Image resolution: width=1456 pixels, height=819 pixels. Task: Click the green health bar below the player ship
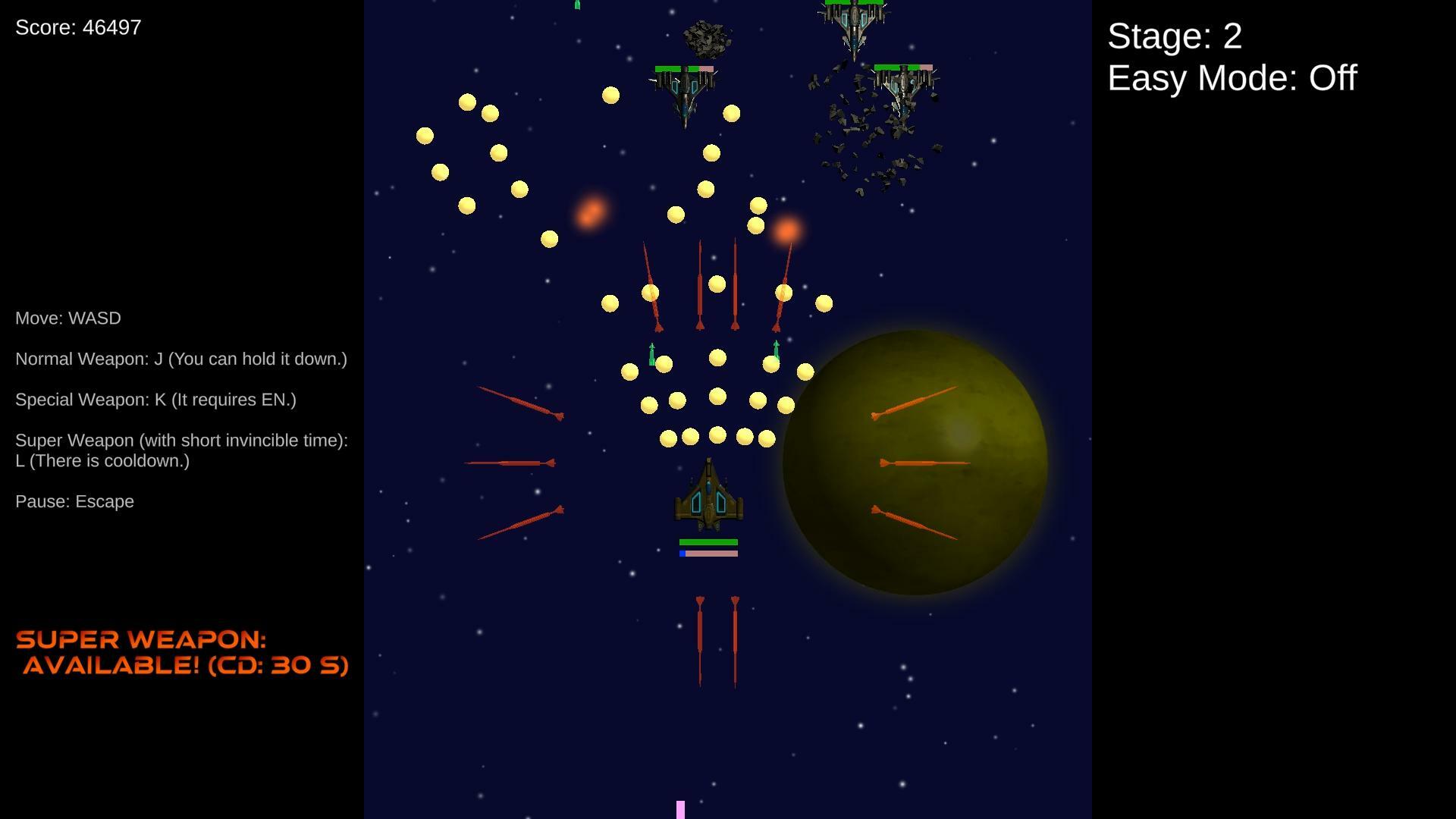pyautogui.click(x=708, y=541)
